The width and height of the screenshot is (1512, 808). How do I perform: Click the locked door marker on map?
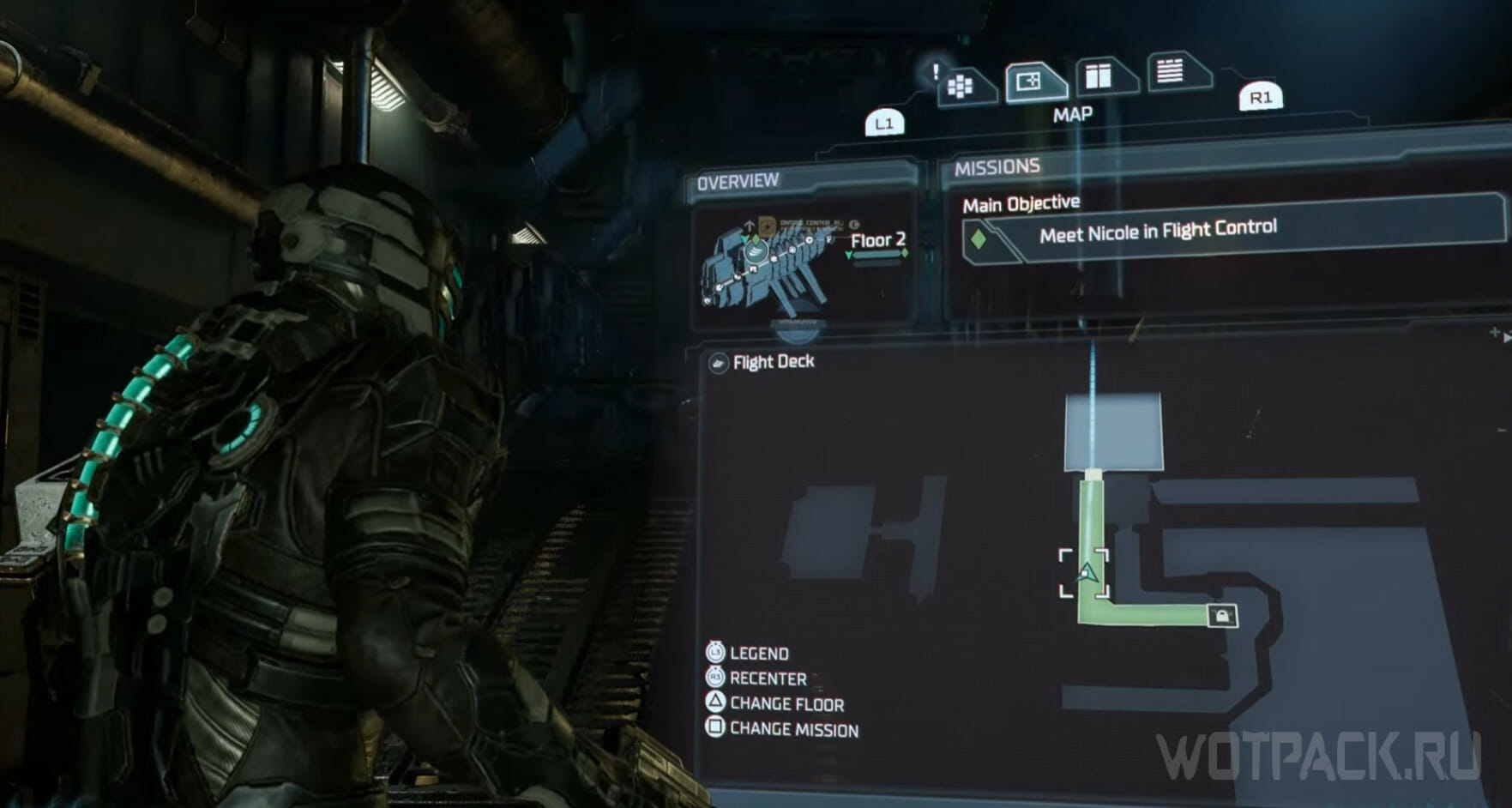click(x=1222, y=615)
